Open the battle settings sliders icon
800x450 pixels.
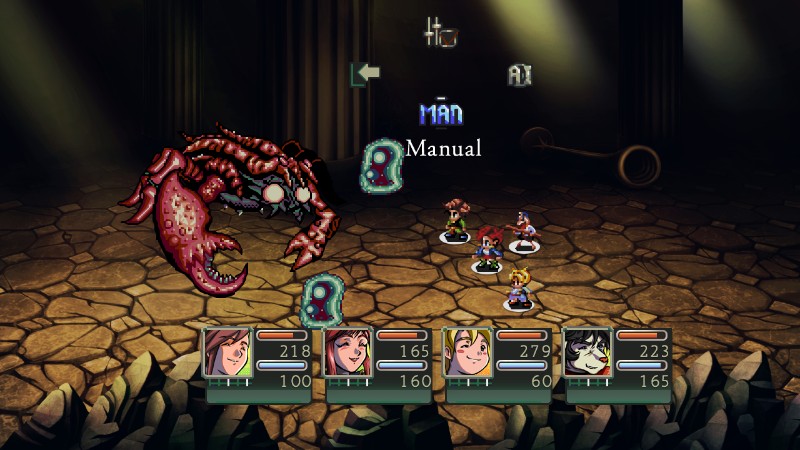pyautogui.click(x=440, y=33)
